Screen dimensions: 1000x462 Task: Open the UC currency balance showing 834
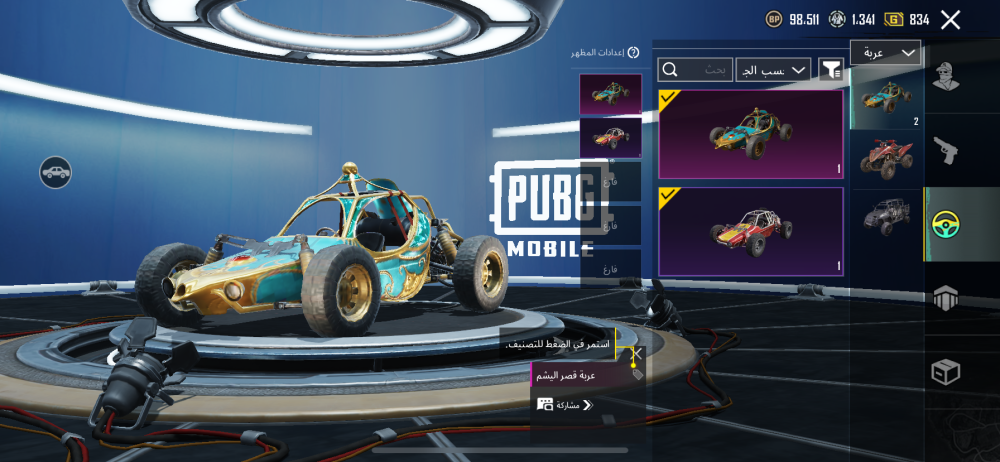pyautogui.click(x=909, y=19)
